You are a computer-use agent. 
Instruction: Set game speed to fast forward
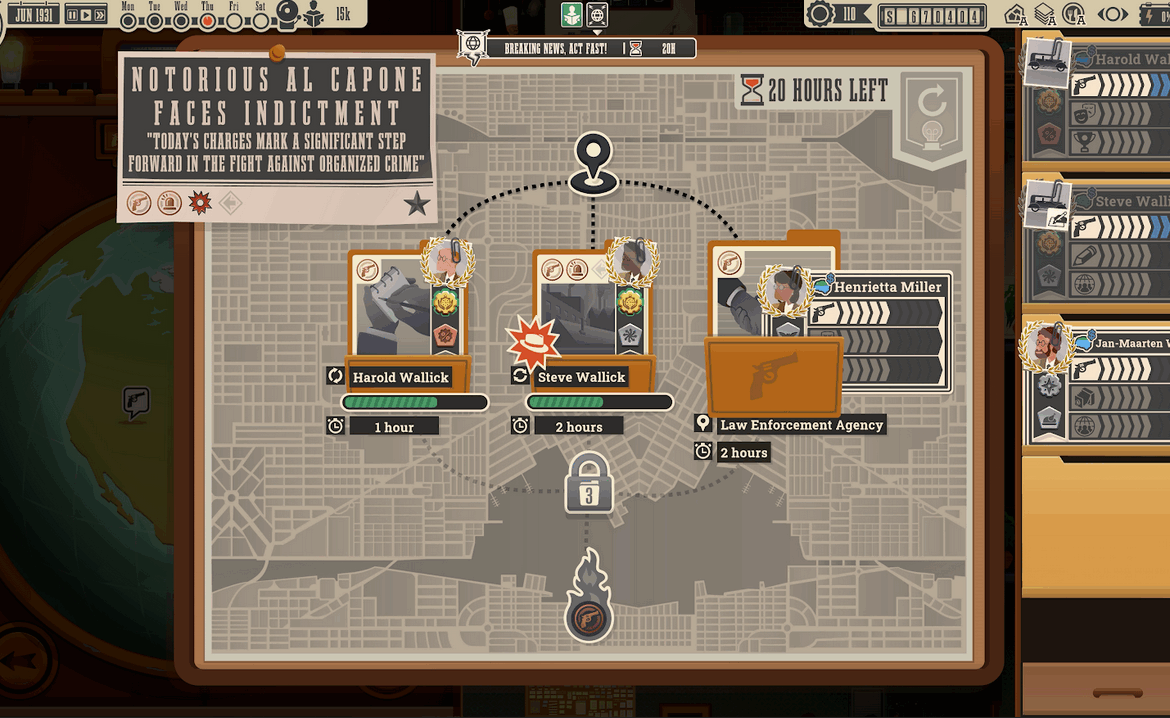tap(99, 14)
